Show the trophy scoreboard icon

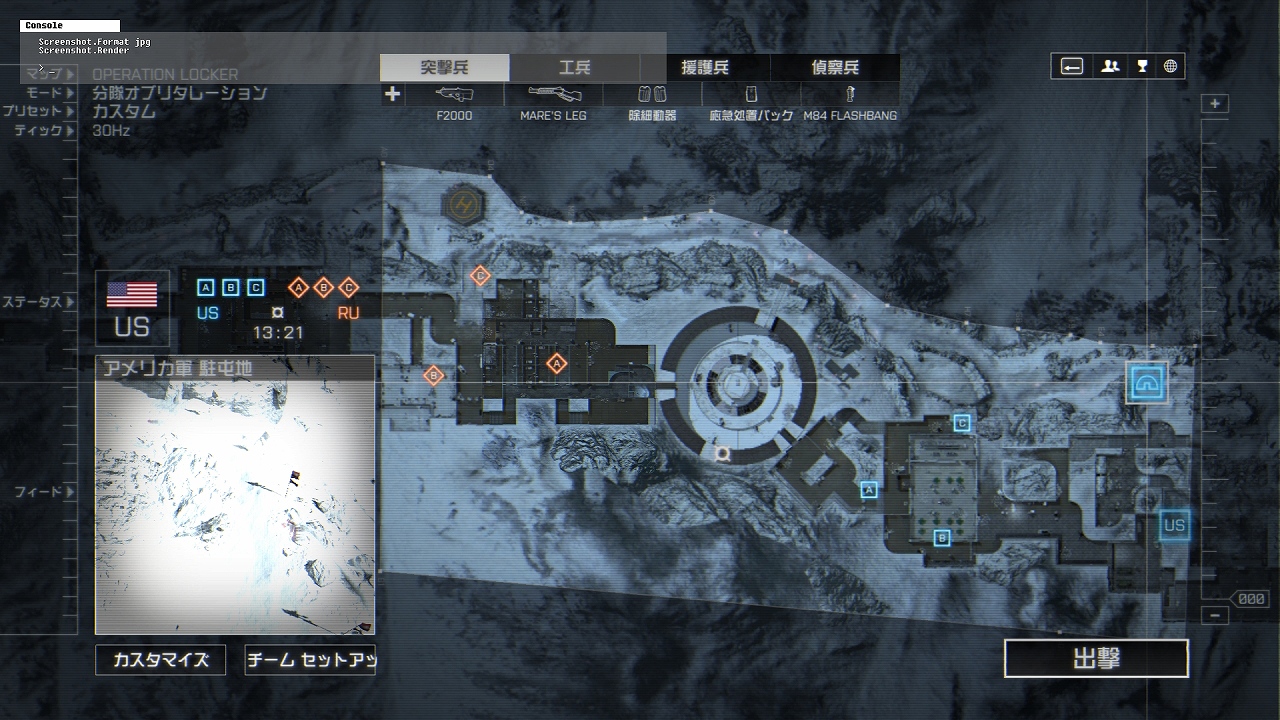coord(1142,67)
